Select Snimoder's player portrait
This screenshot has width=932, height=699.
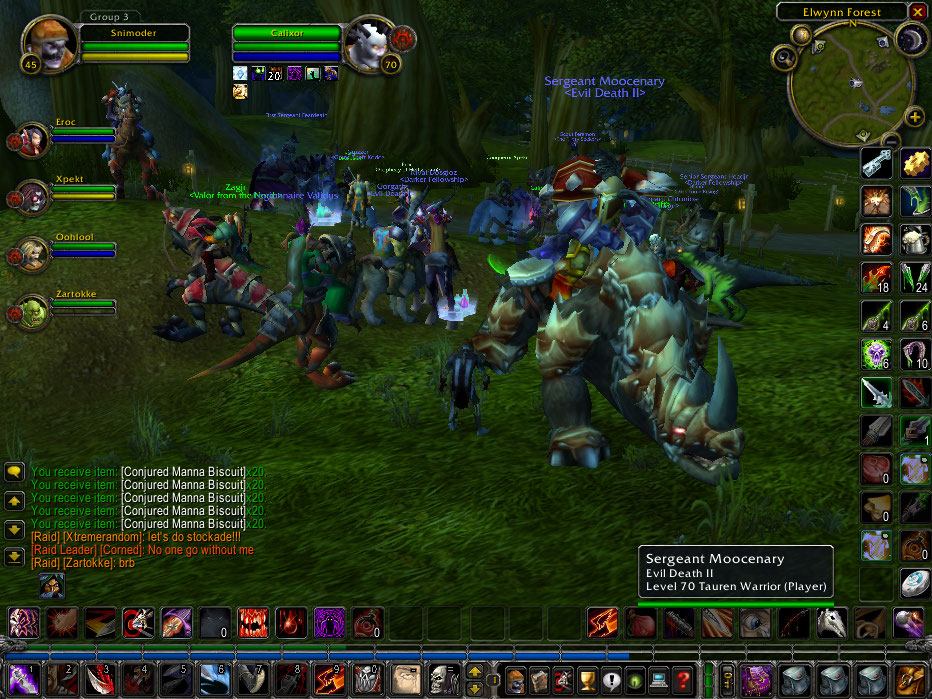47,43
